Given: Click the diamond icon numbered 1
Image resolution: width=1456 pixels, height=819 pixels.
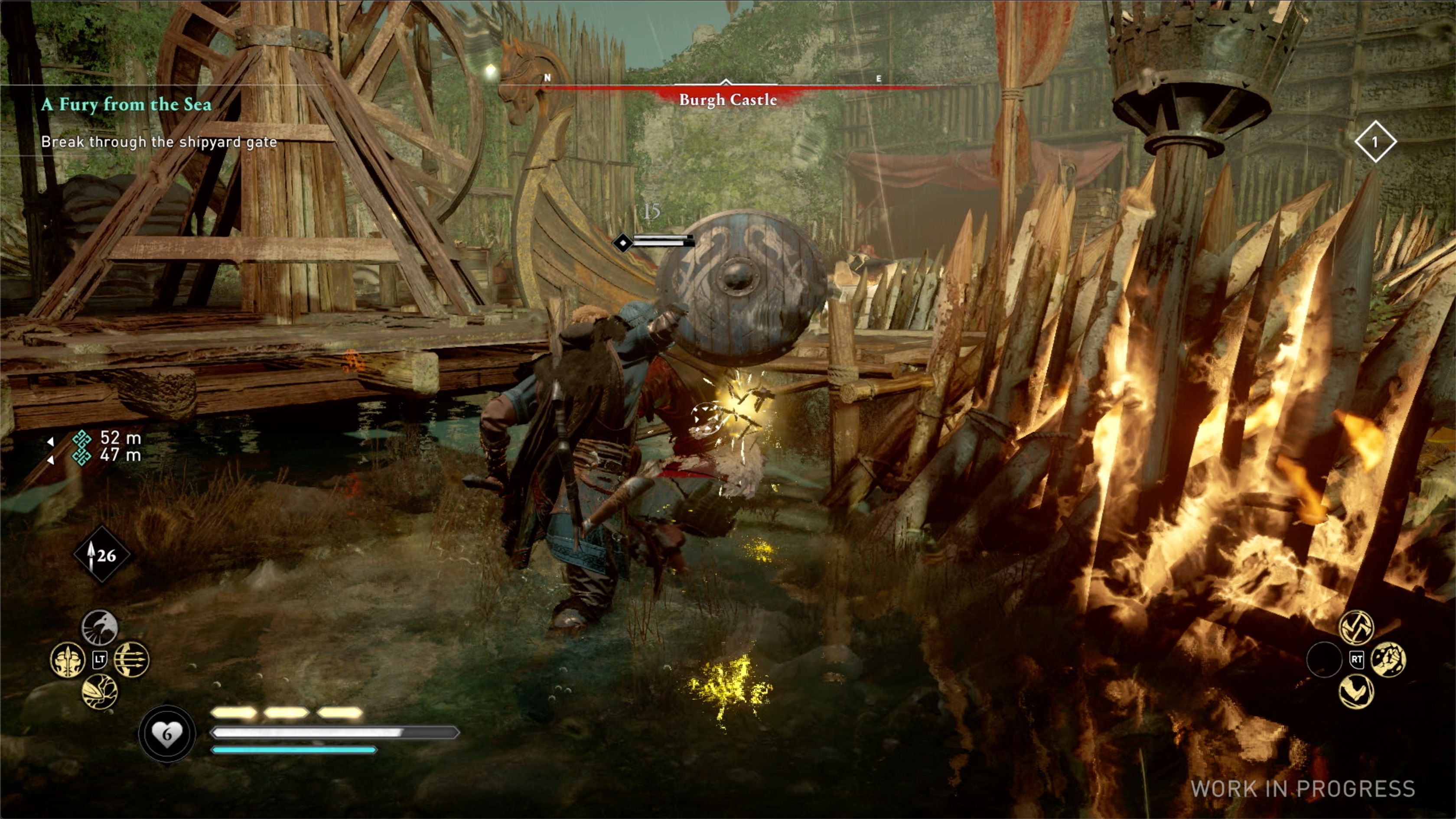Looking at the screenshot, I should 1375,142.
